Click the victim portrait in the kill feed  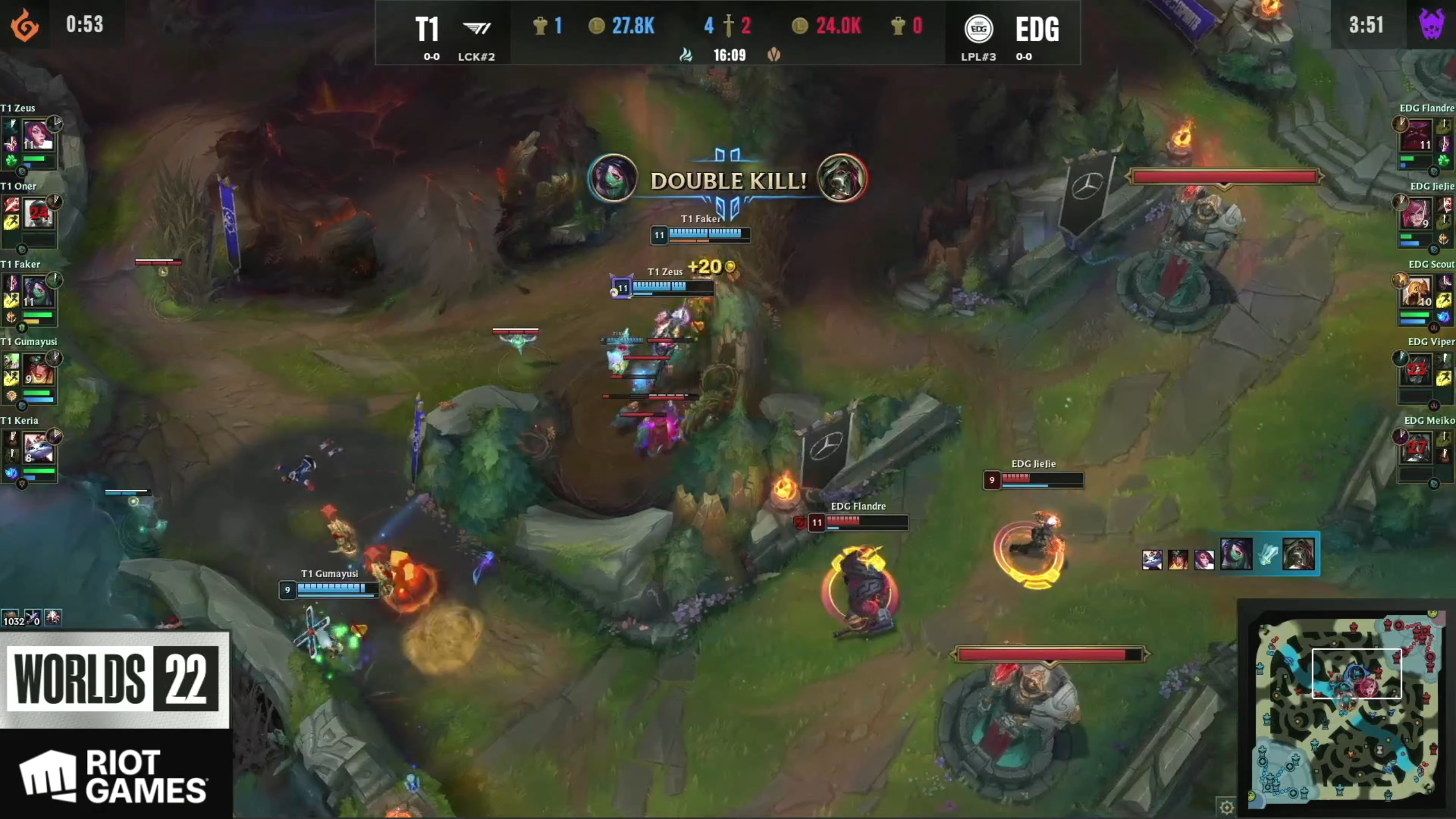[1299, 554]
